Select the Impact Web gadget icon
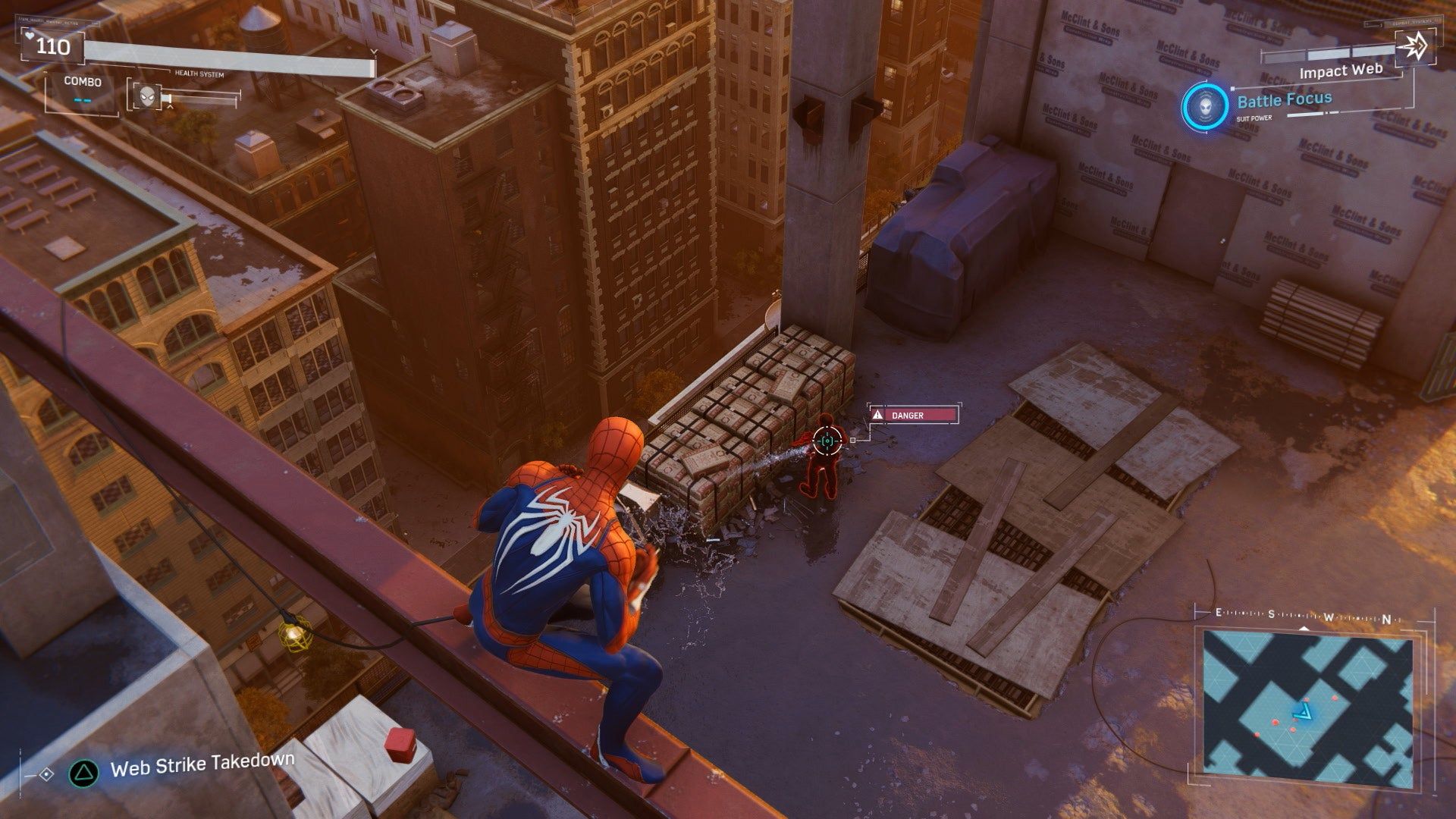1456x819 pixels. point(1414,47)
